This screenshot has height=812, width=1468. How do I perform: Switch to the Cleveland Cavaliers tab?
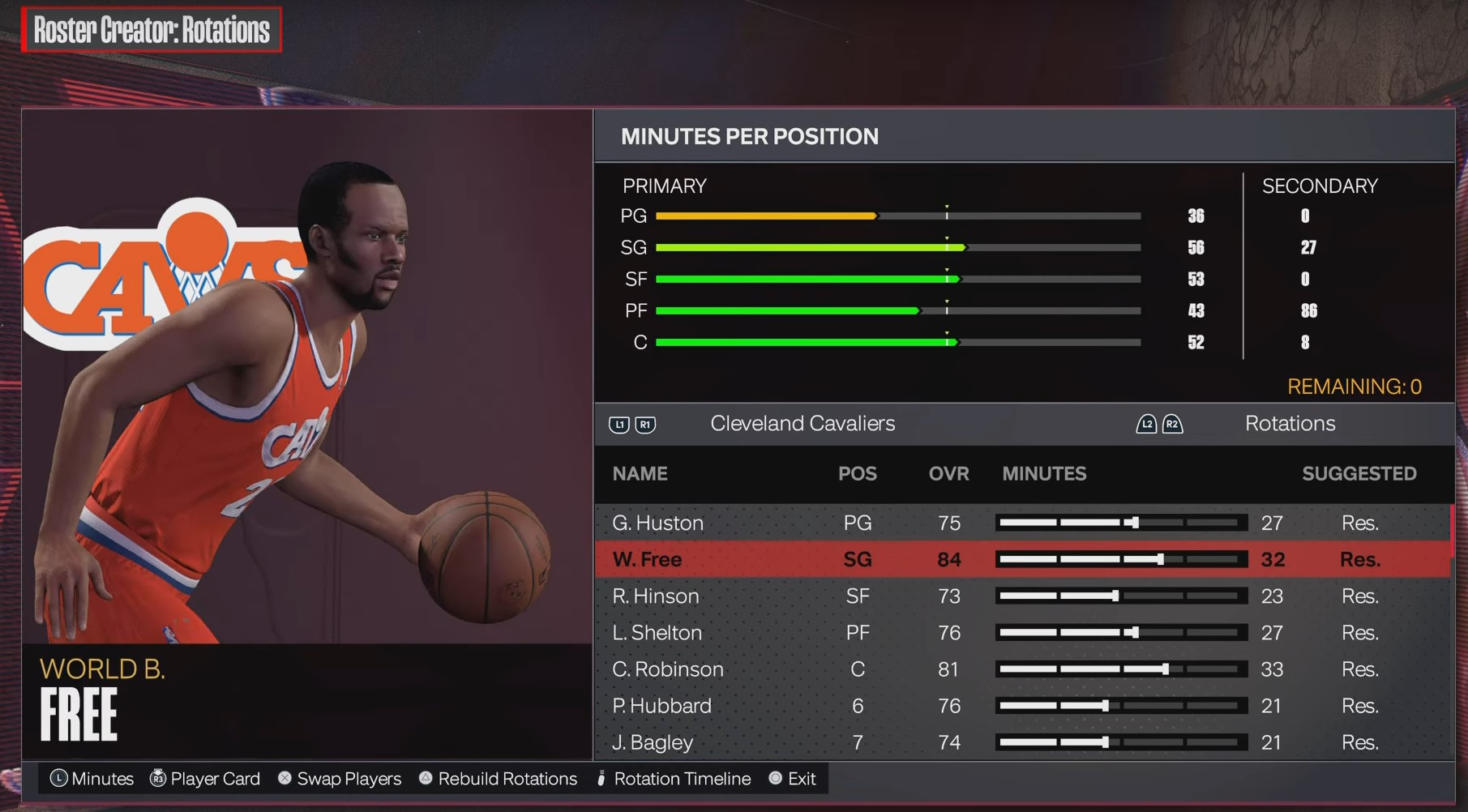click(x=802, y=423)
